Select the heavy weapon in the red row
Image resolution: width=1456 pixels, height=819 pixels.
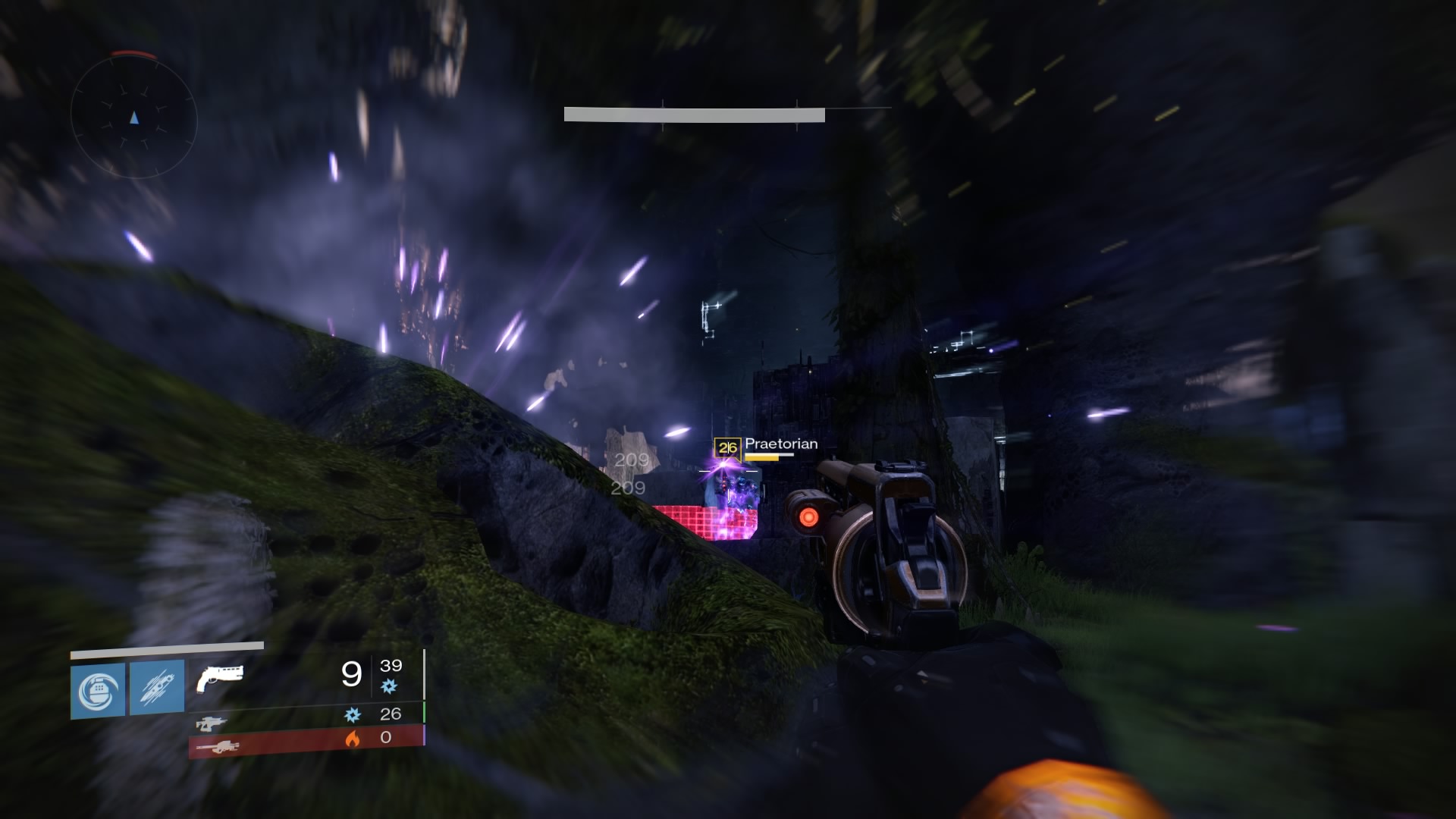tap(218, 747)
